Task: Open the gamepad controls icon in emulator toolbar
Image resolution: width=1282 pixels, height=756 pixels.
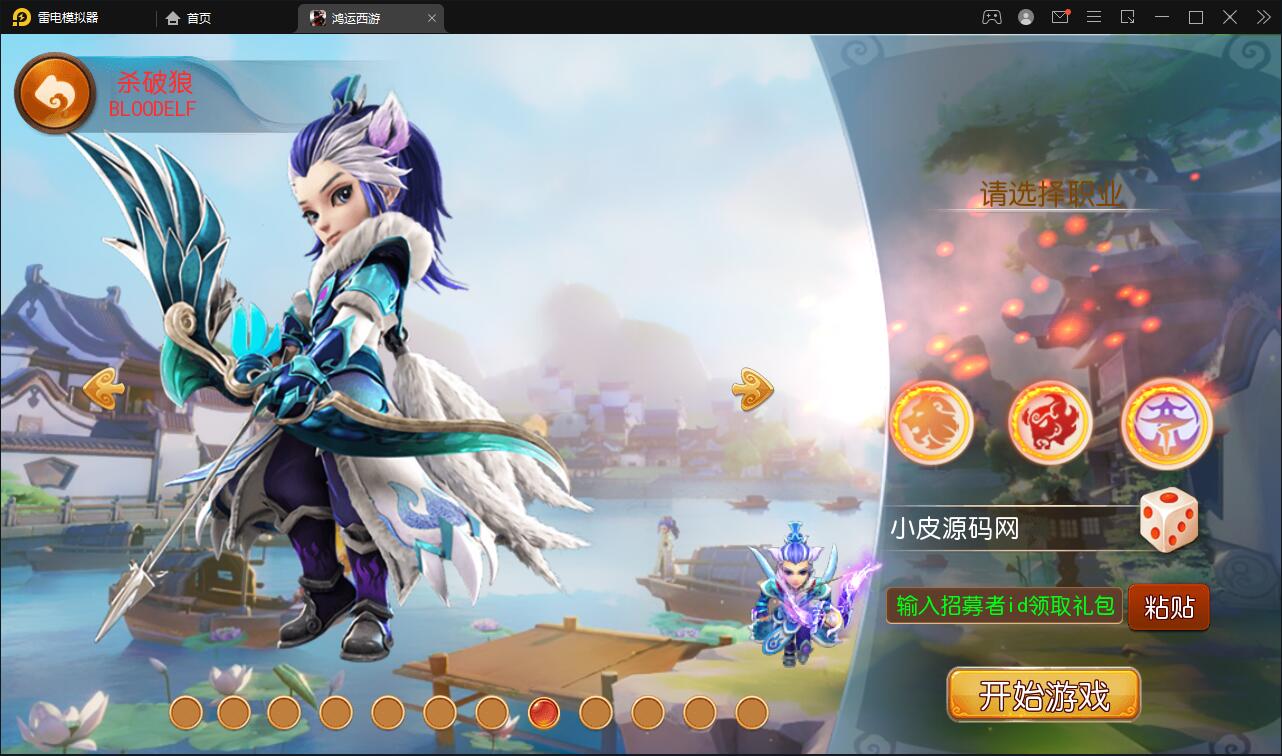Action: (990, 17)
